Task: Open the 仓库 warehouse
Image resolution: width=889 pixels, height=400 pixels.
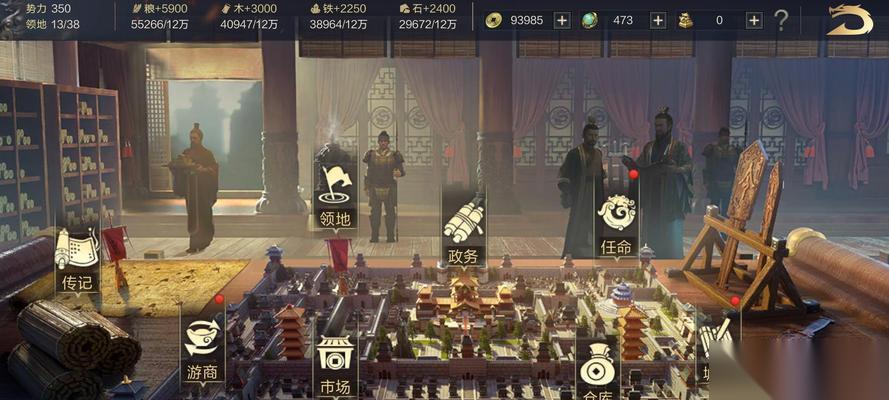Action: pos(597,375)
